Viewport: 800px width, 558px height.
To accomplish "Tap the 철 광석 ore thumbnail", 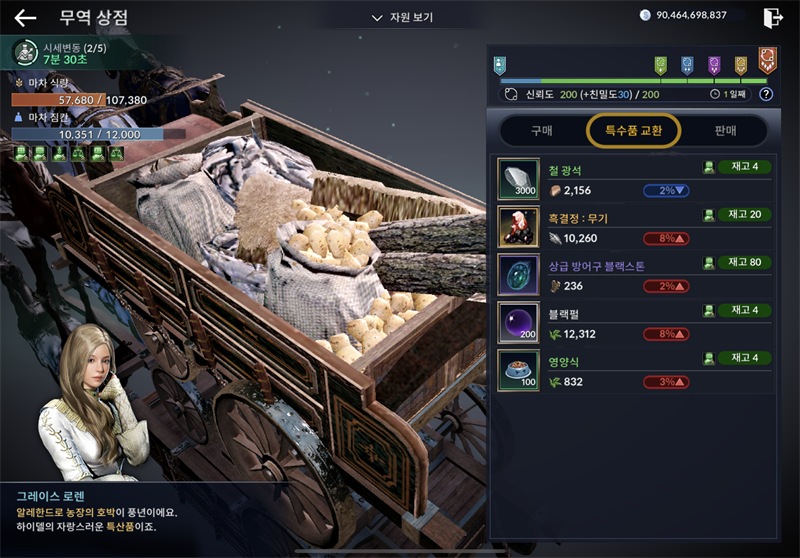I will point(518,178).
